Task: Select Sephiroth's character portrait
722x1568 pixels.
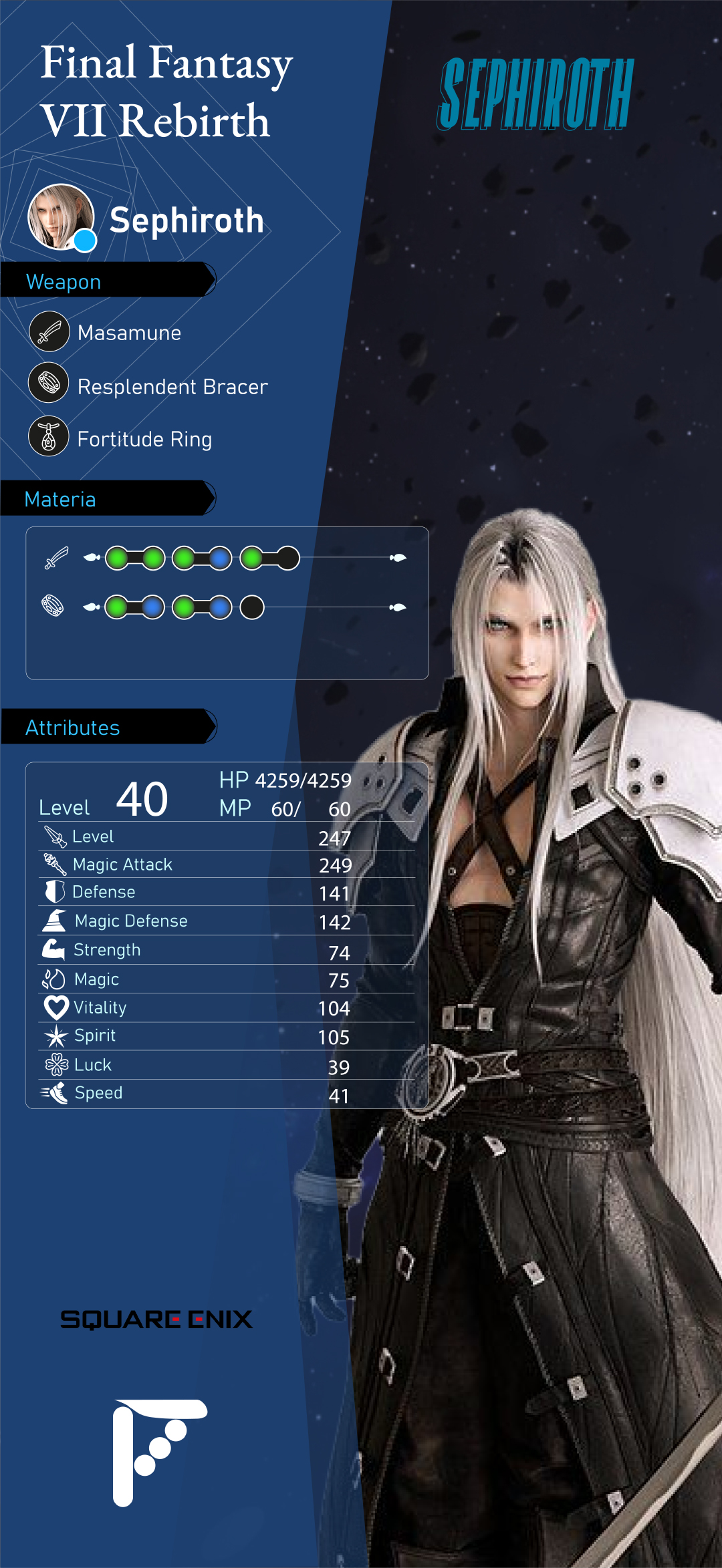Action: pyautogui.click(x=60, y=216)
